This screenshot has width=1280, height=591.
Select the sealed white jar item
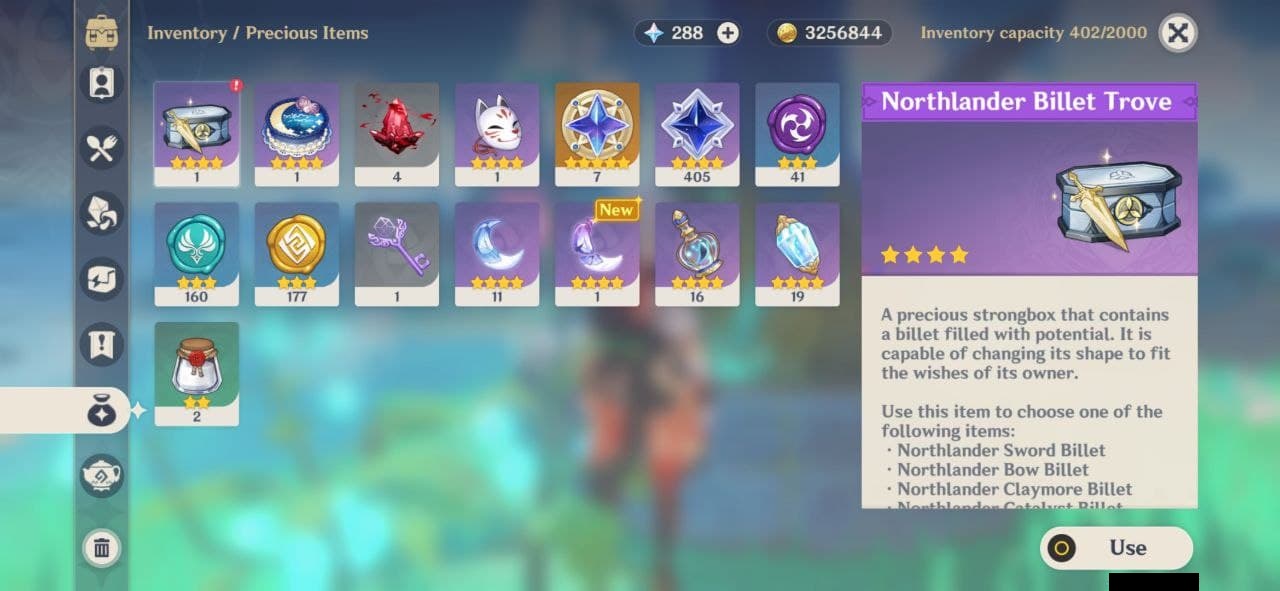pos(197,373)
